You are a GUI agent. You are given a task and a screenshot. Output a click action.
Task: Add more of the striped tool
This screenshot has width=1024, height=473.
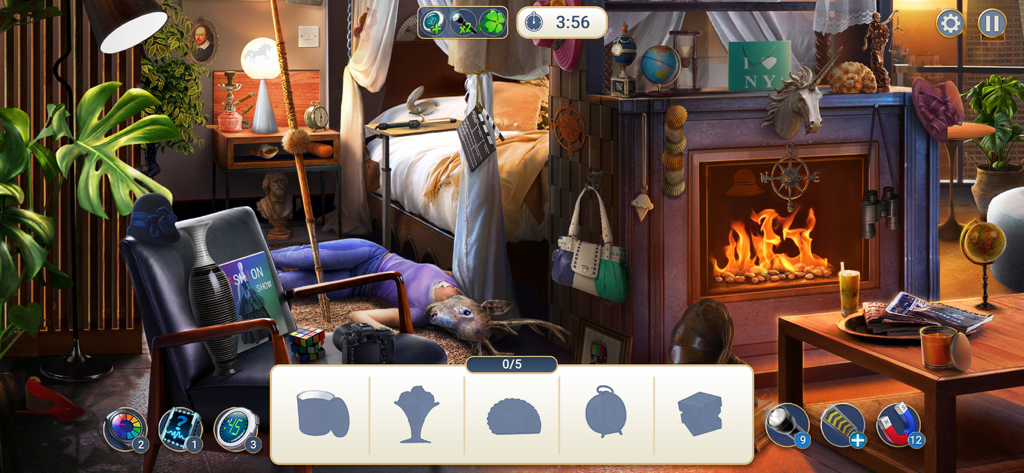point(842,424)
